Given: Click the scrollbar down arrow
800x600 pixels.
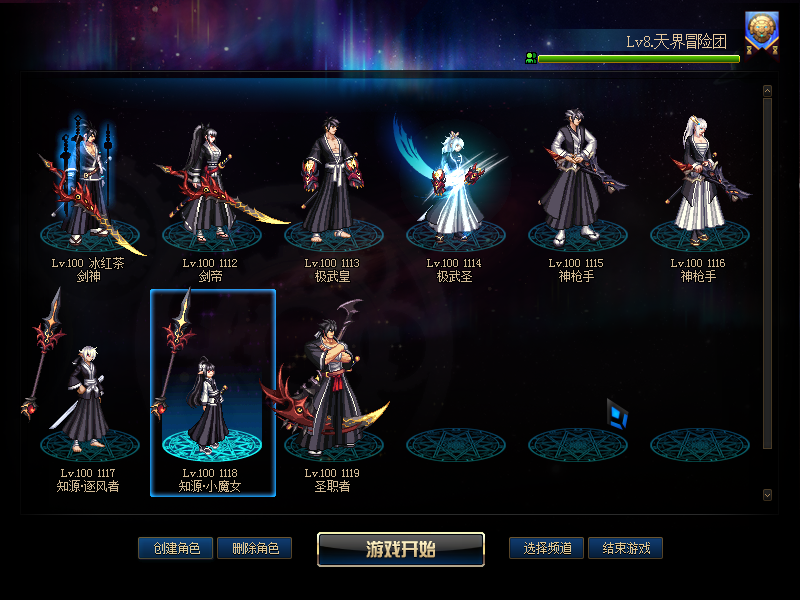Looking at the screenshot, I should [767, 494].
